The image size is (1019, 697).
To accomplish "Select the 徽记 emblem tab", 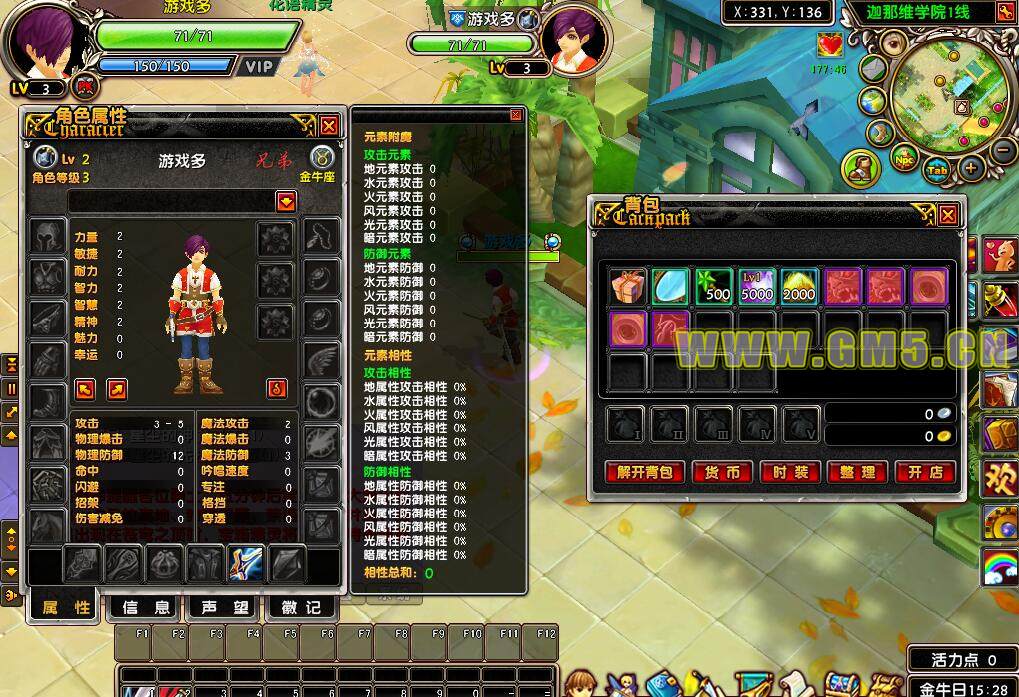I will [x=300, y=607].
